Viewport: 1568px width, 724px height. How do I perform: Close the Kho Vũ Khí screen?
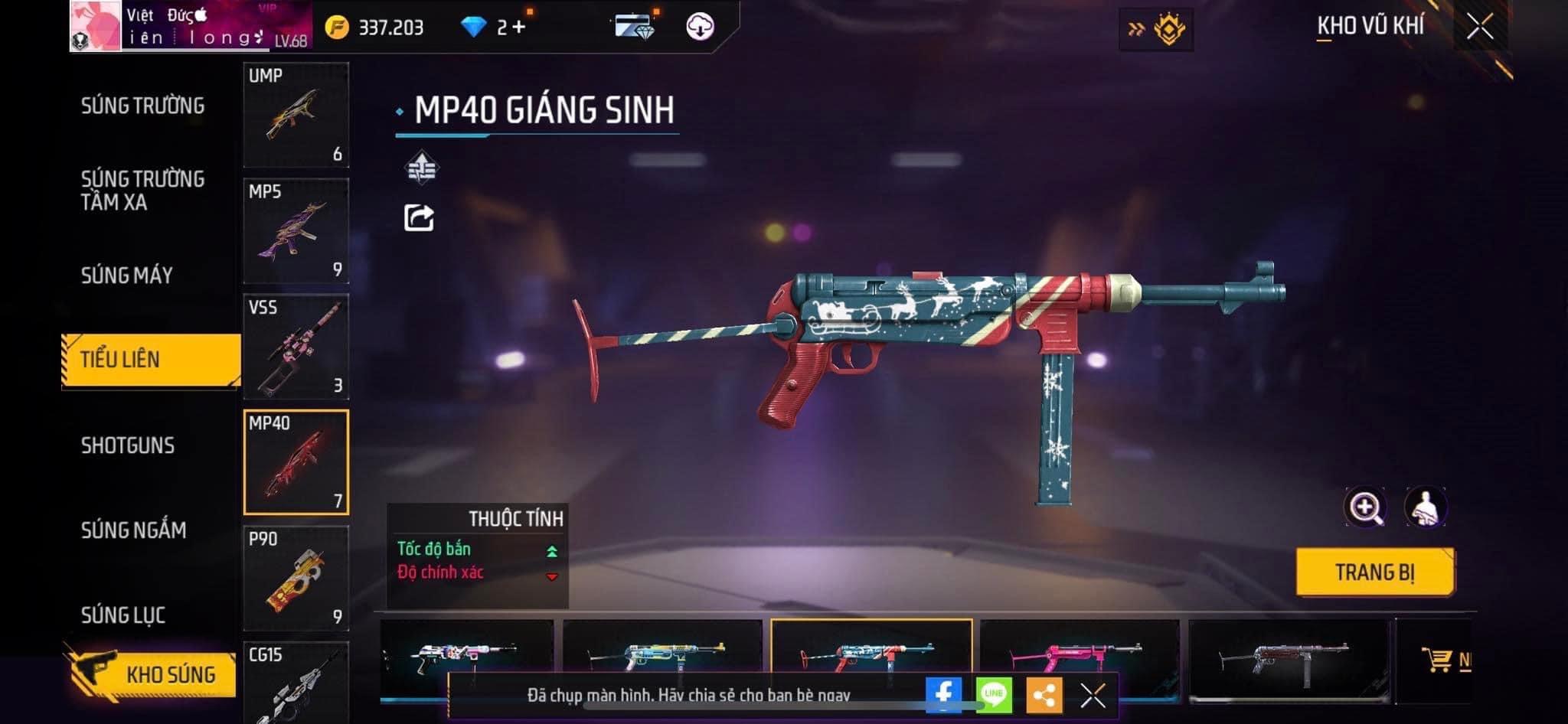[1480, 27]
